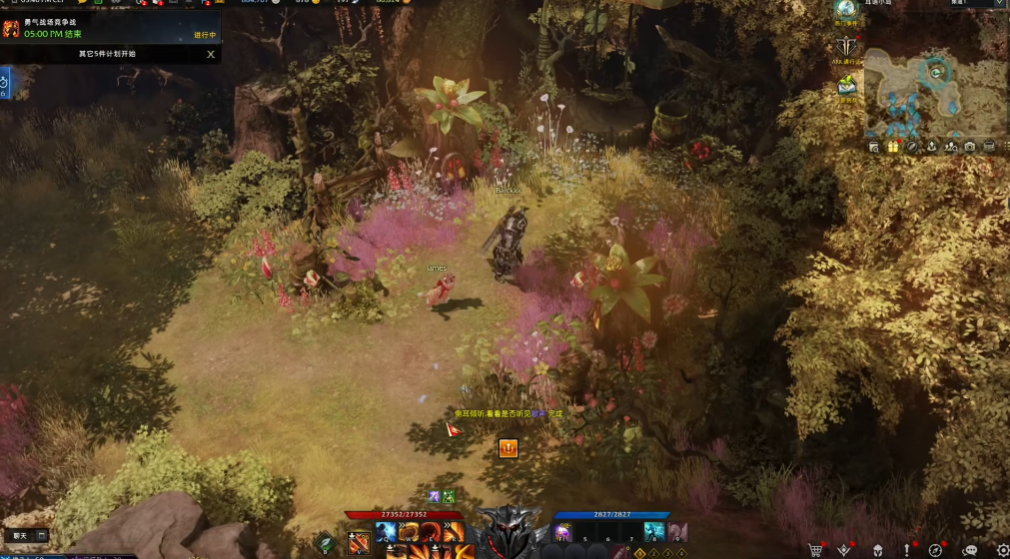Open the gift box icon under minimap

click(x=892, y=147)
